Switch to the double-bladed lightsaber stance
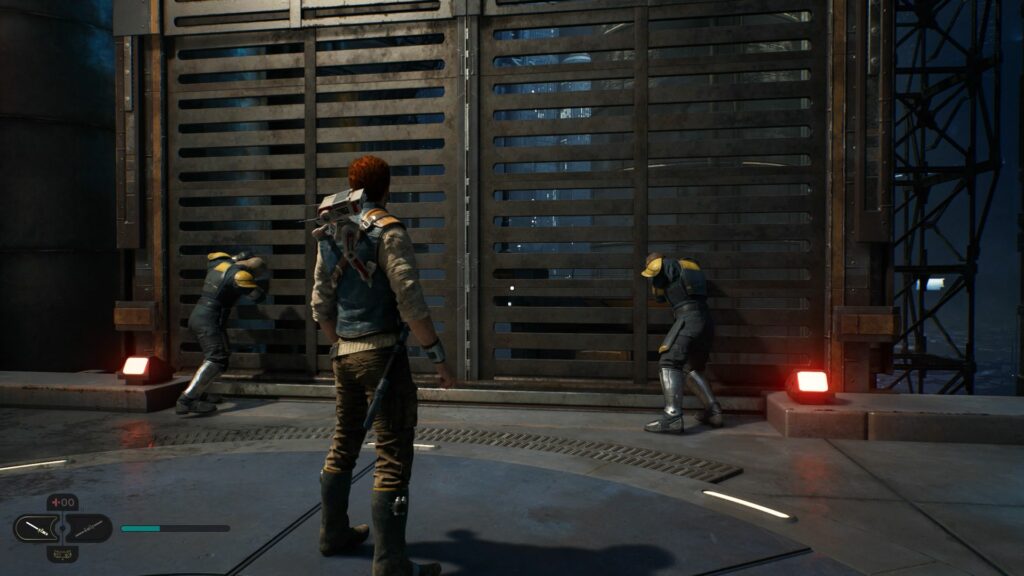 (88, 528)
